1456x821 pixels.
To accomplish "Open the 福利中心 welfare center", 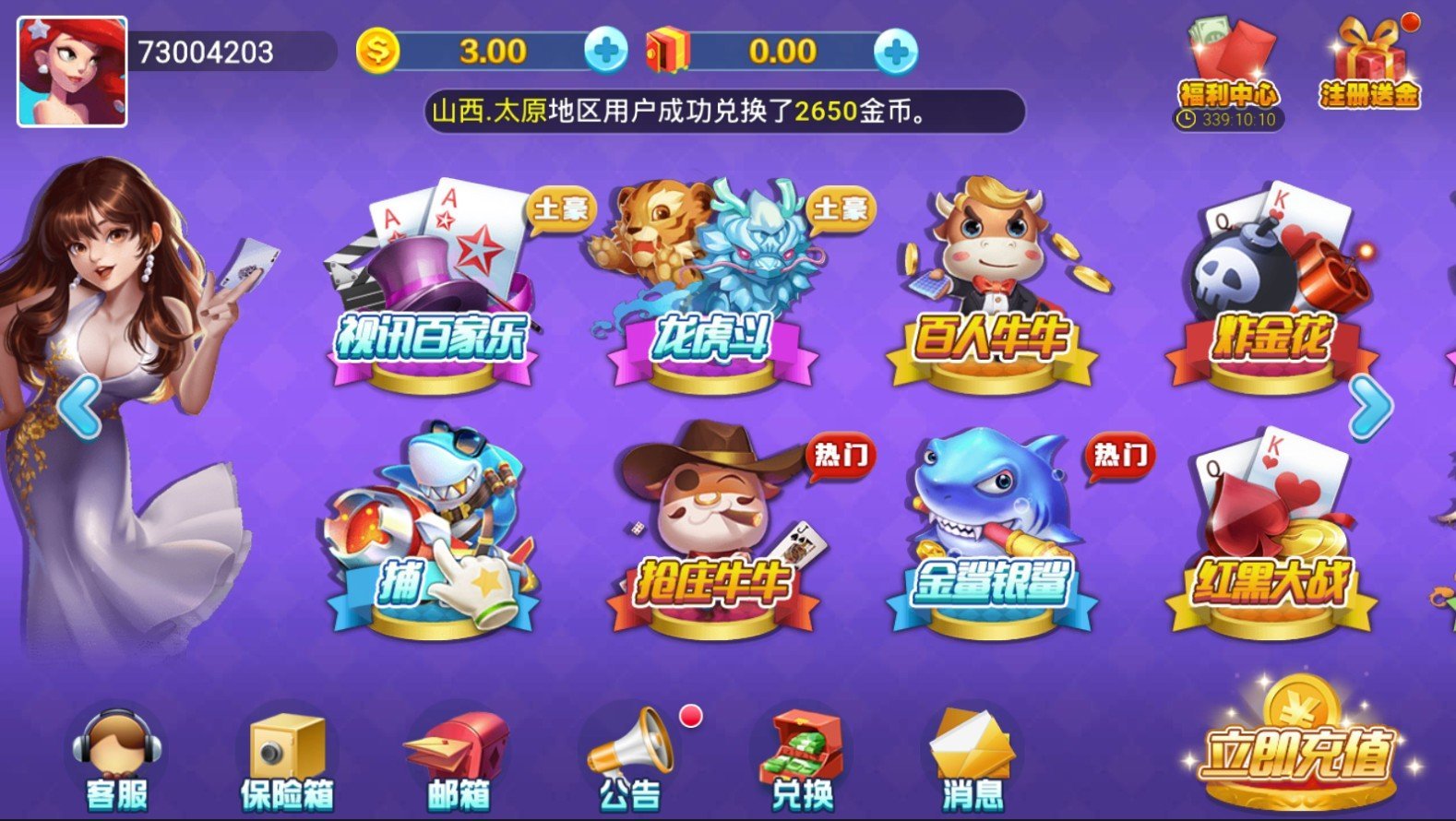I will pos(1229,69).
